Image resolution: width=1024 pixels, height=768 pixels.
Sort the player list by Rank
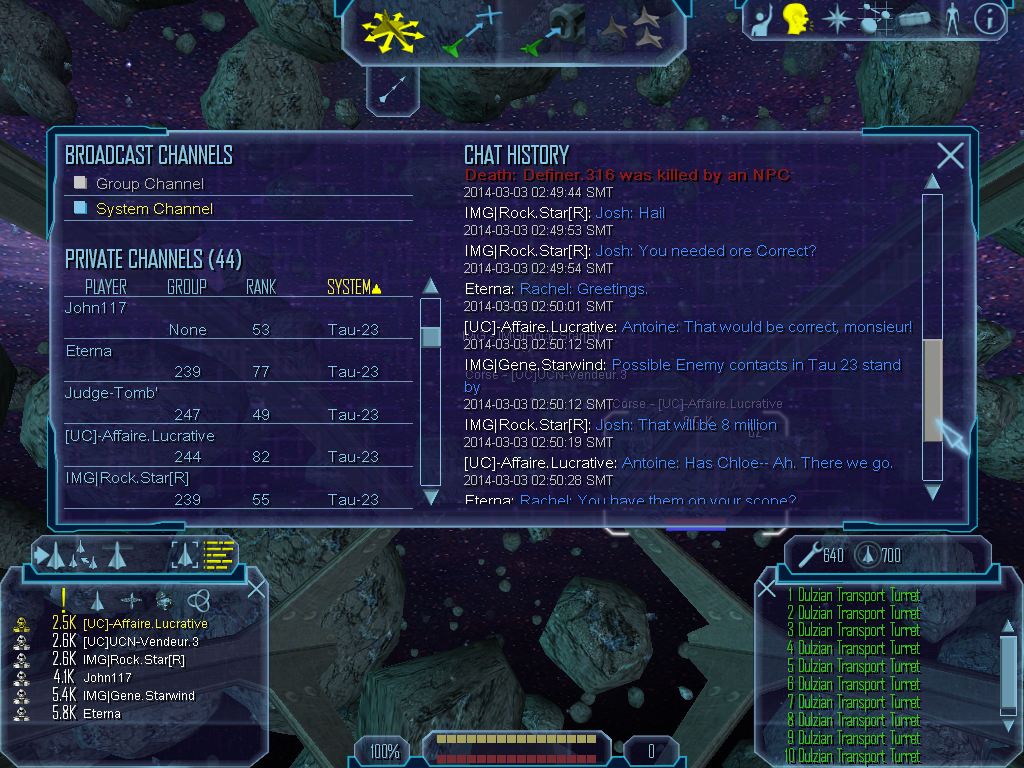(261, 288)
